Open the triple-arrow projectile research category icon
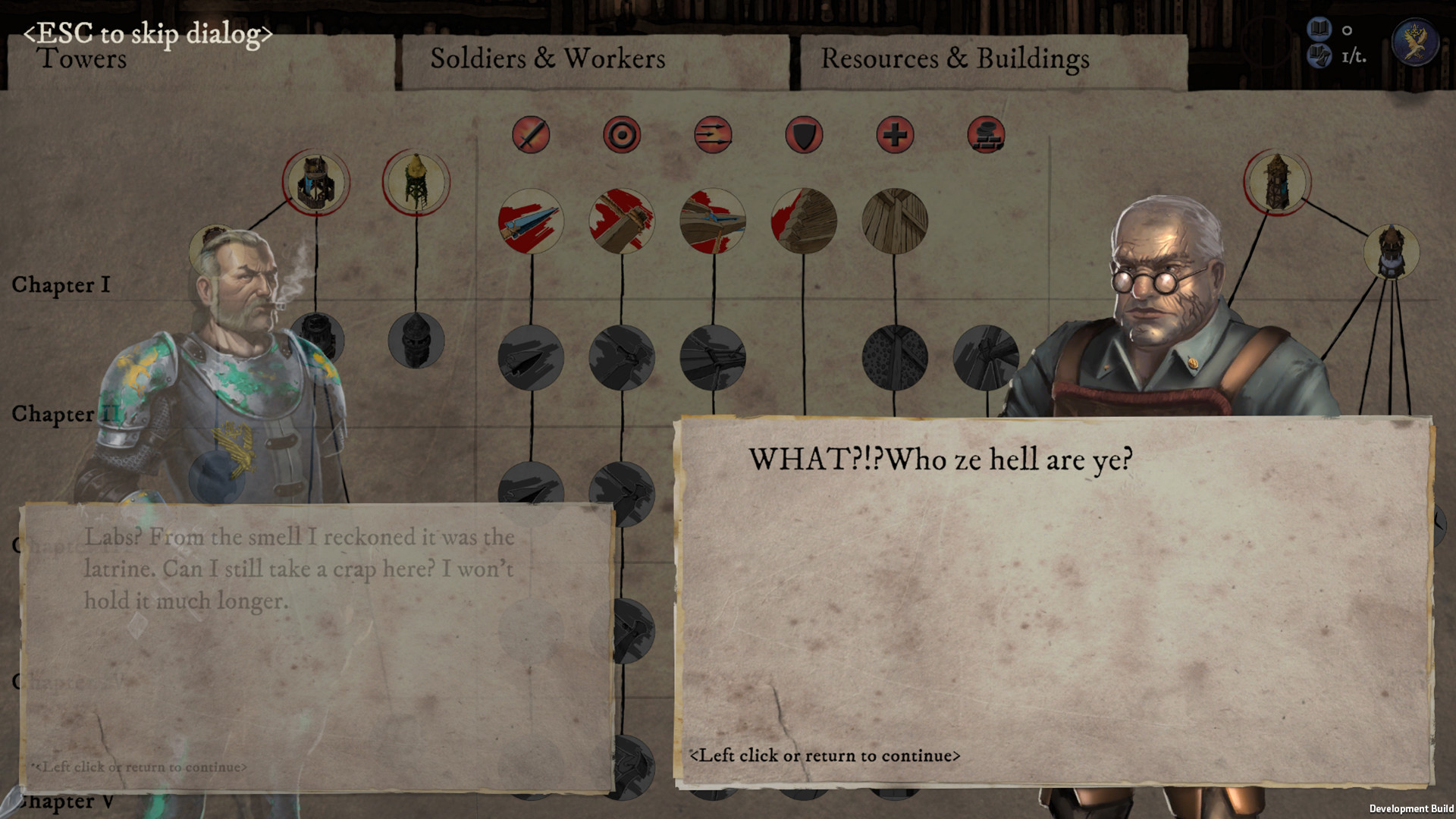Viewport: 1456px width, 819px height. coord(713,136)
